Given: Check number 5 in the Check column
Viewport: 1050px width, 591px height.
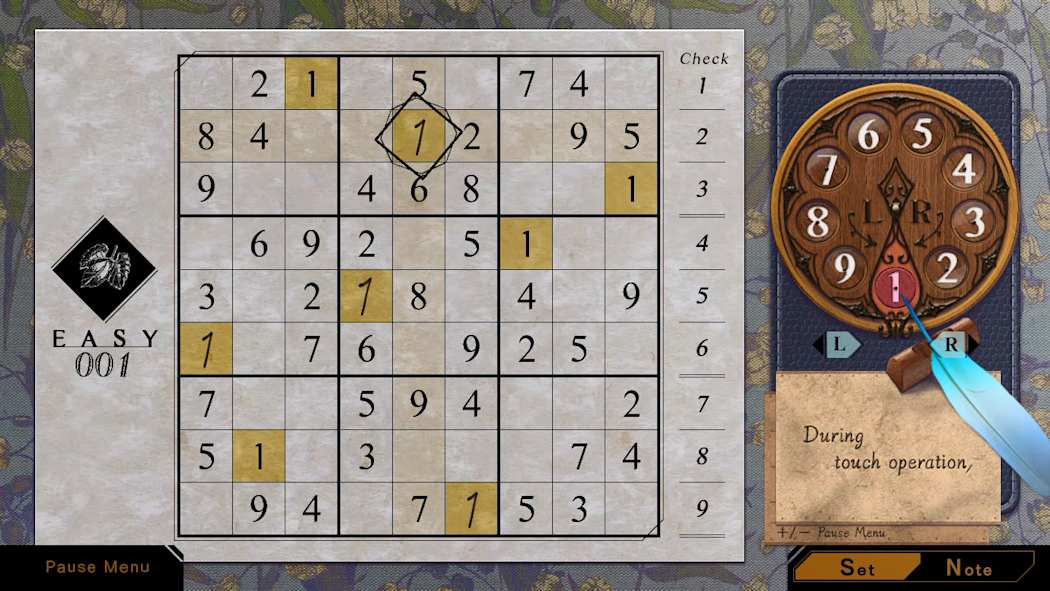Looking at the screenshot, I should tap(702, 296).
